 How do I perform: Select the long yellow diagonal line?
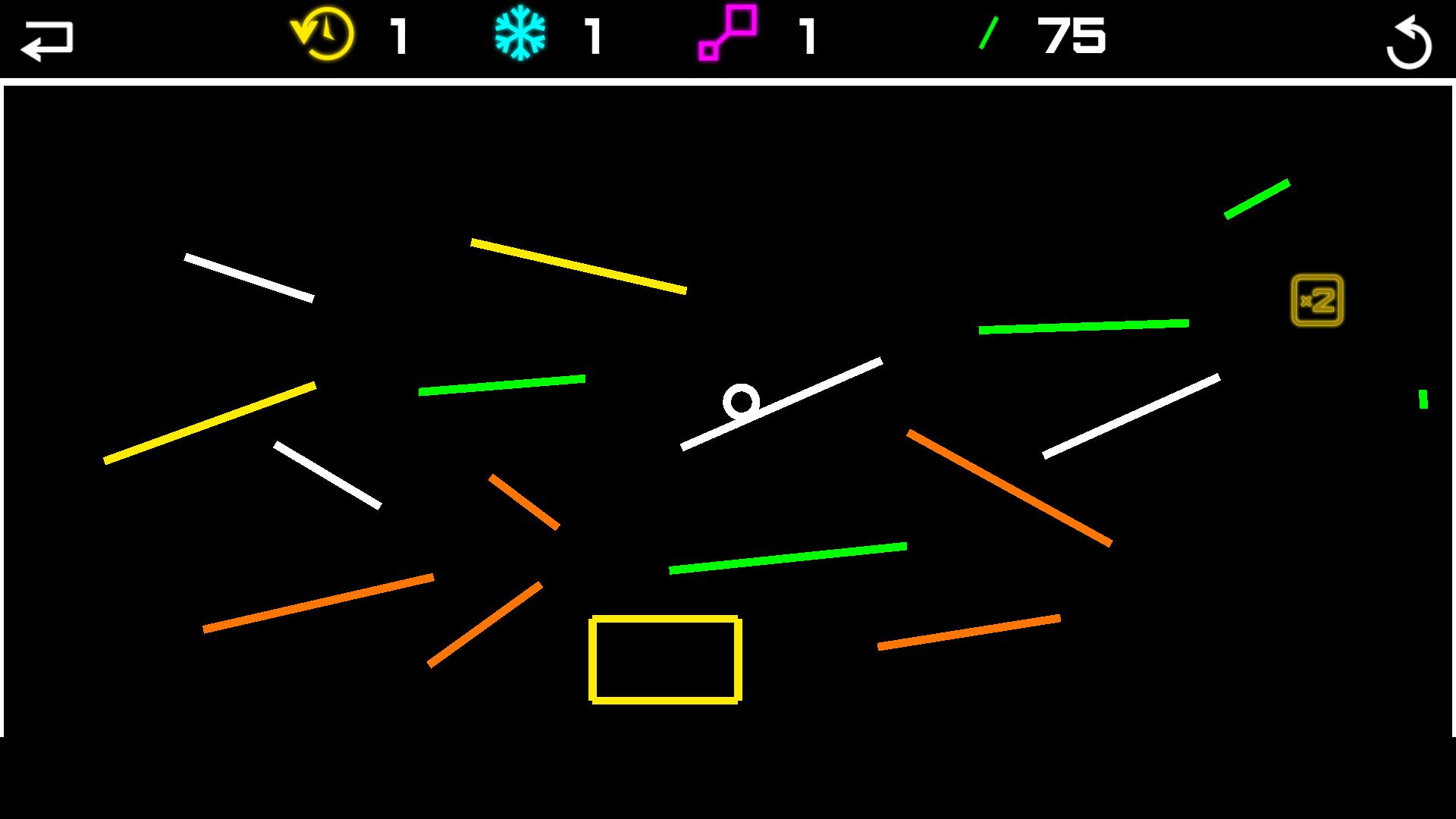(x=209, y=421)
